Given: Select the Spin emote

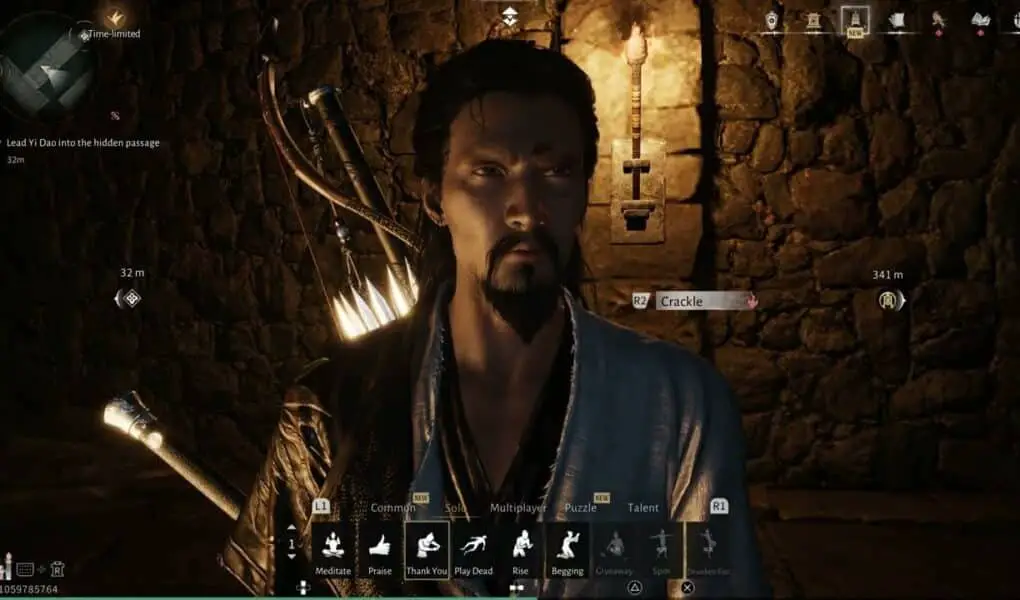Looking at the screenshot, I should click(x=662, y=548).
